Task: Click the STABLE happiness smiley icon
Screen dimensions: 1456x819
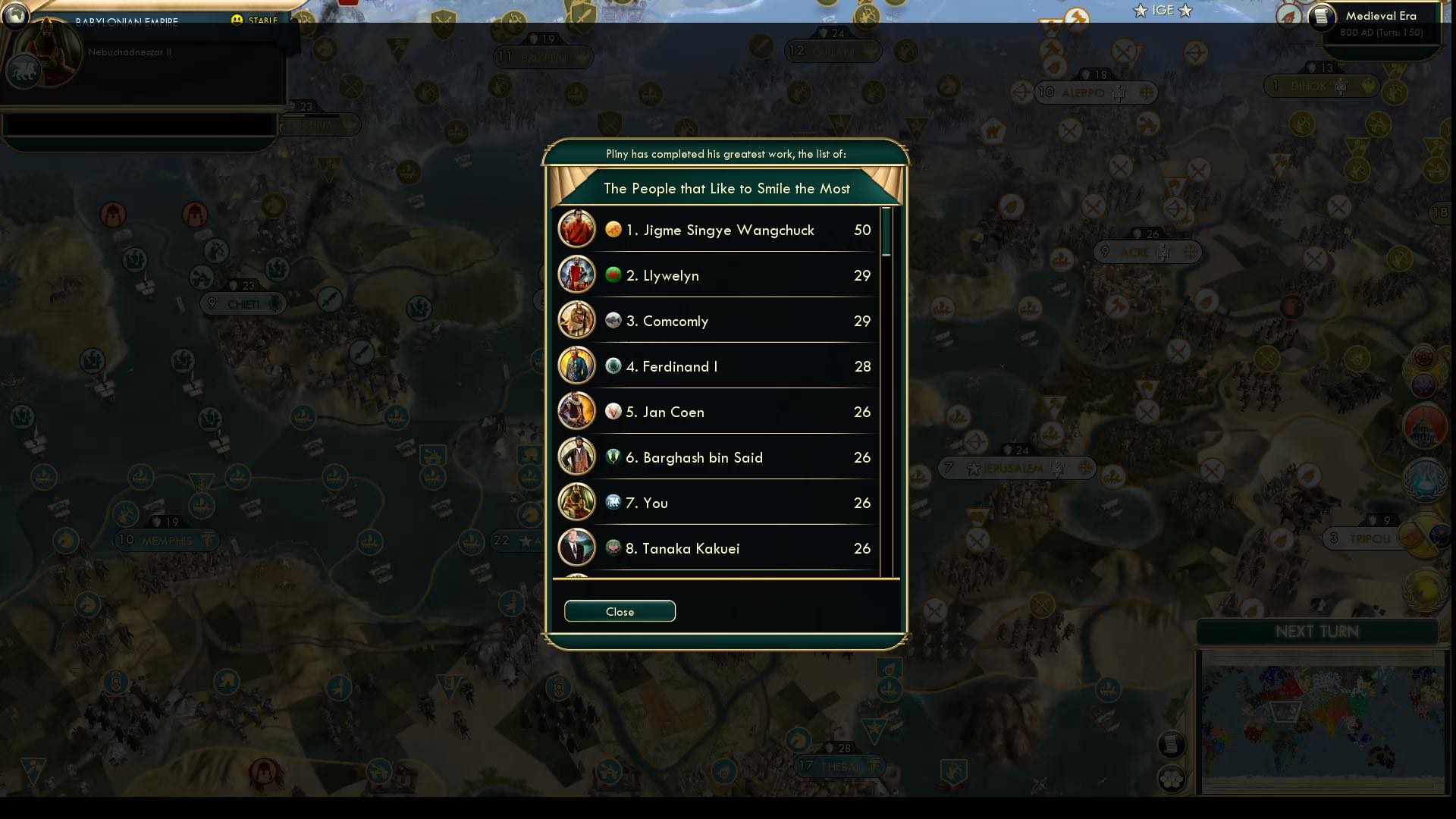Action: point(239,20)
